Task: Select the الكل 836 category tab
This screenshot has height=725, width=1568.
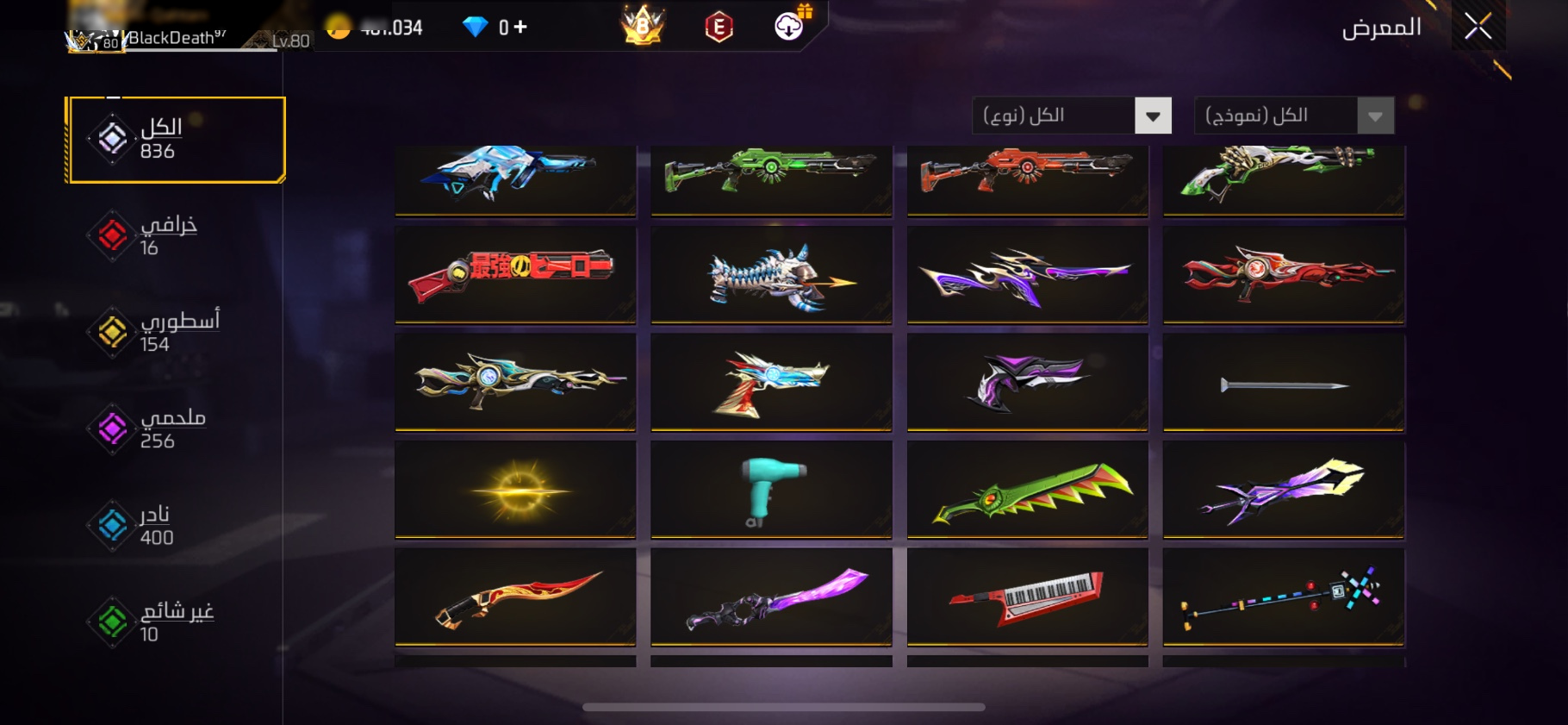Action: coord(177,140)
